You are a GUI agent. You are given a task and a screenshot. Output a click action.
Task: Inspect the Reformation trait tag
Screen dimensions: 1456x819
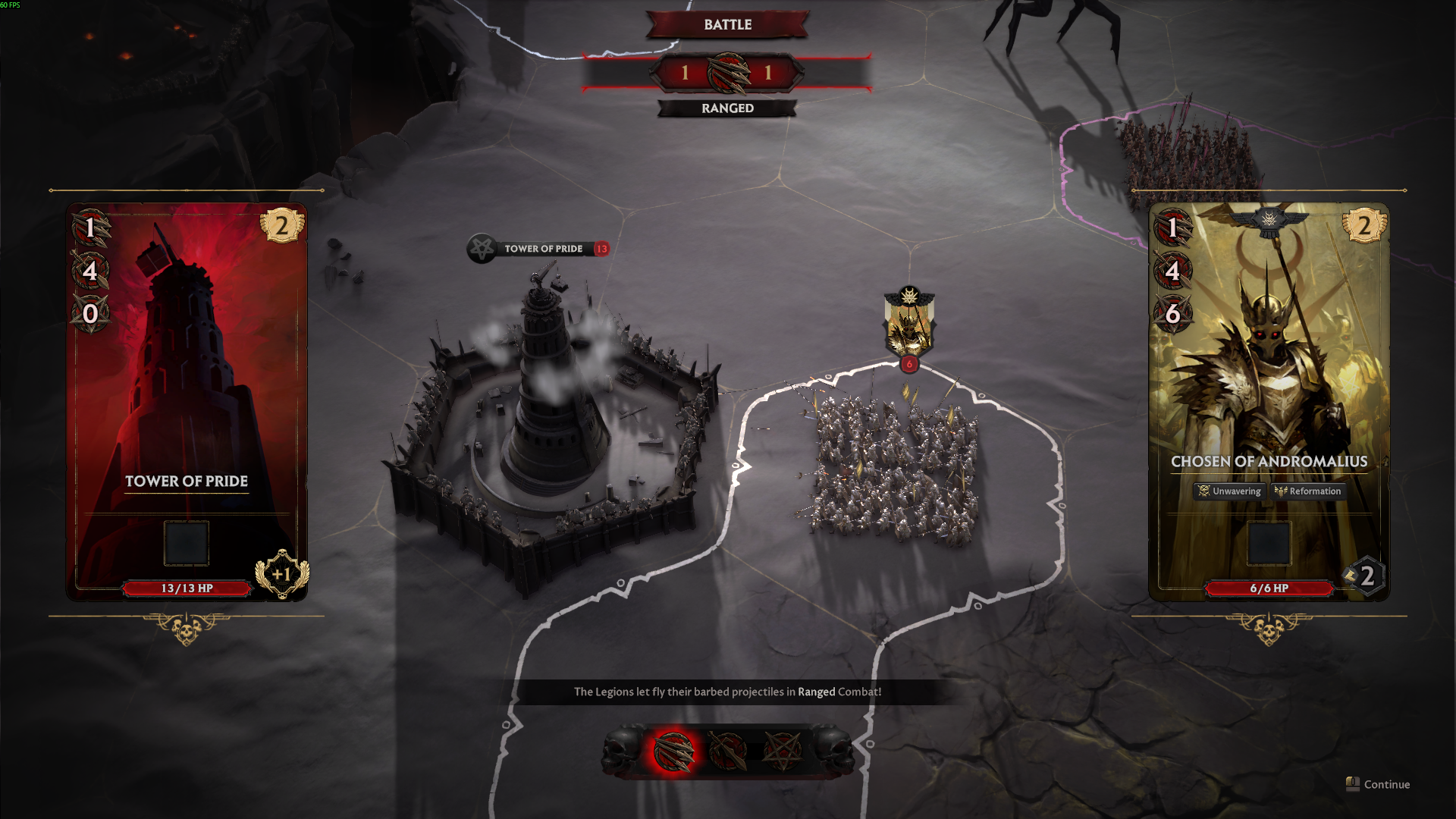coord(1308,491)
